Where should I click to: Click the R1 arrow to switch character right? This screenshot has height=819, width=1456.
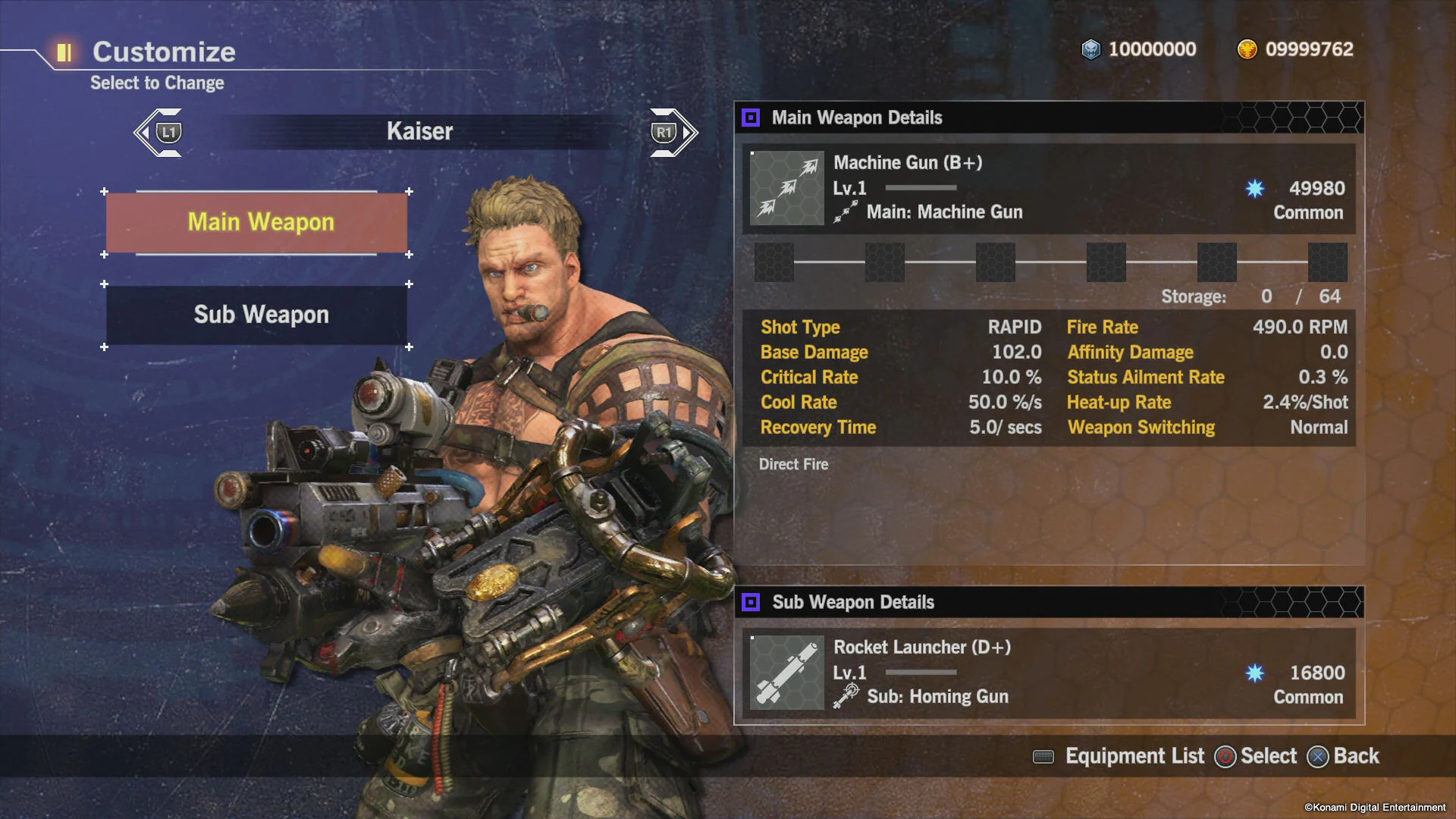pos(671,131)
